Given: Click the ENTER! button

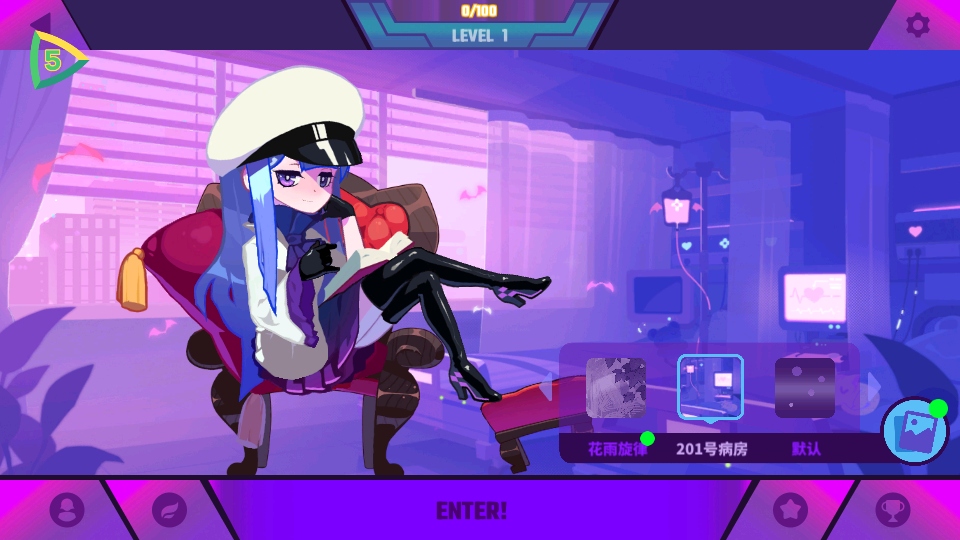Looking at the screenshot, I should (x=471, y=510).
